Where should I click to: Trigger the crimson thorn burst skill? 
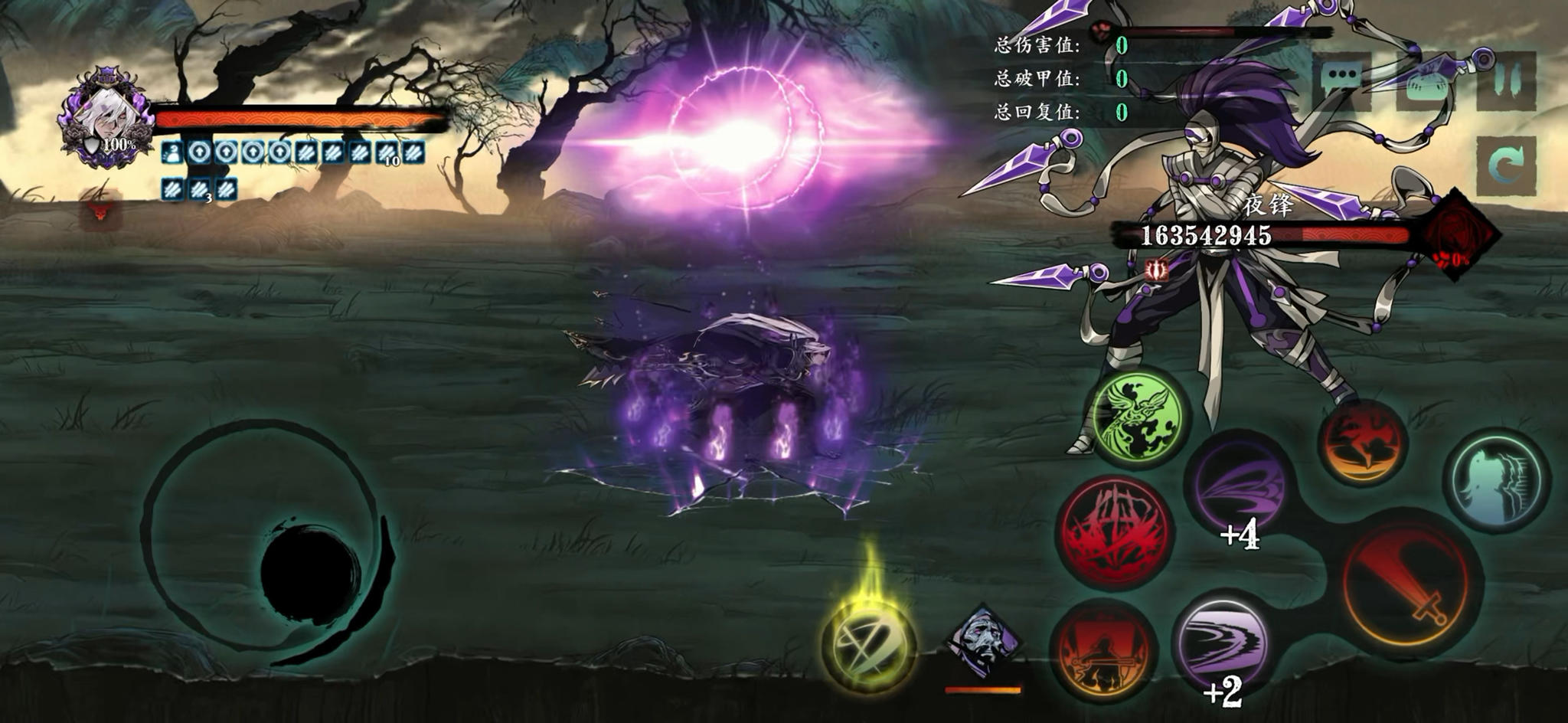tap(1116, 531)
